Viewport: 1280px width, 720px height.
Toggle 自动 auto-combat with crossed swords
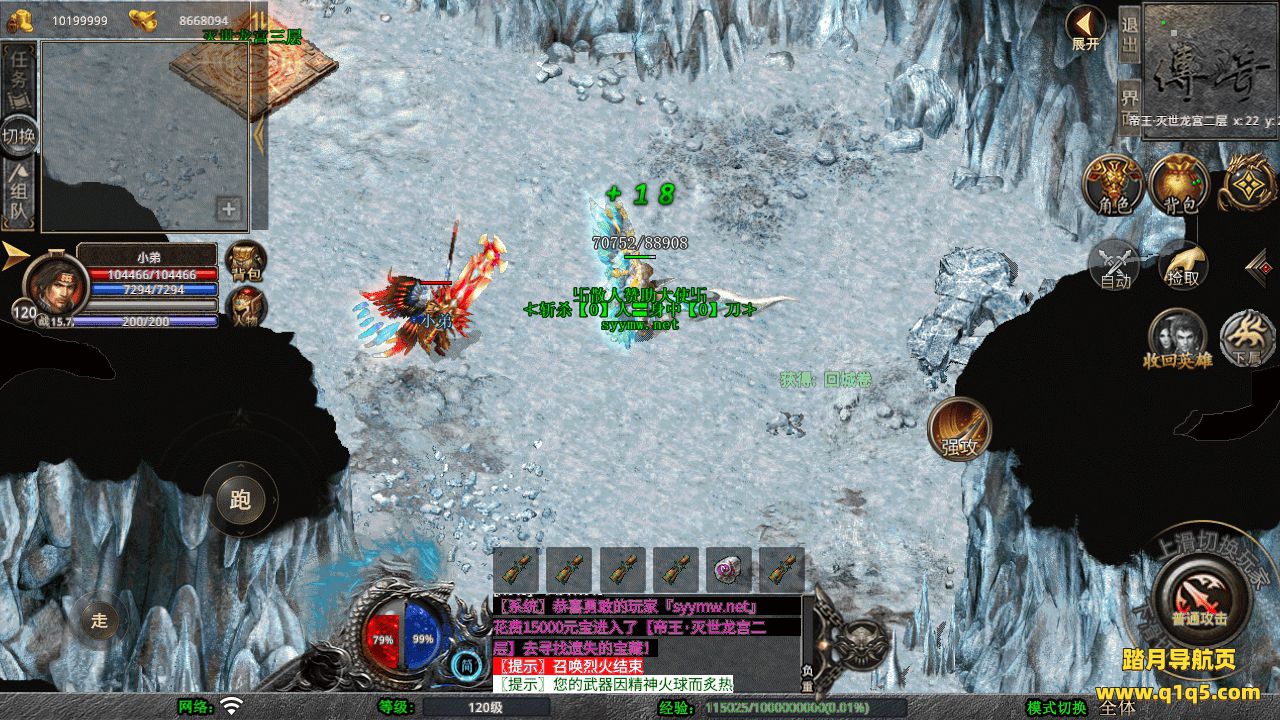[x=1114, y=265]
